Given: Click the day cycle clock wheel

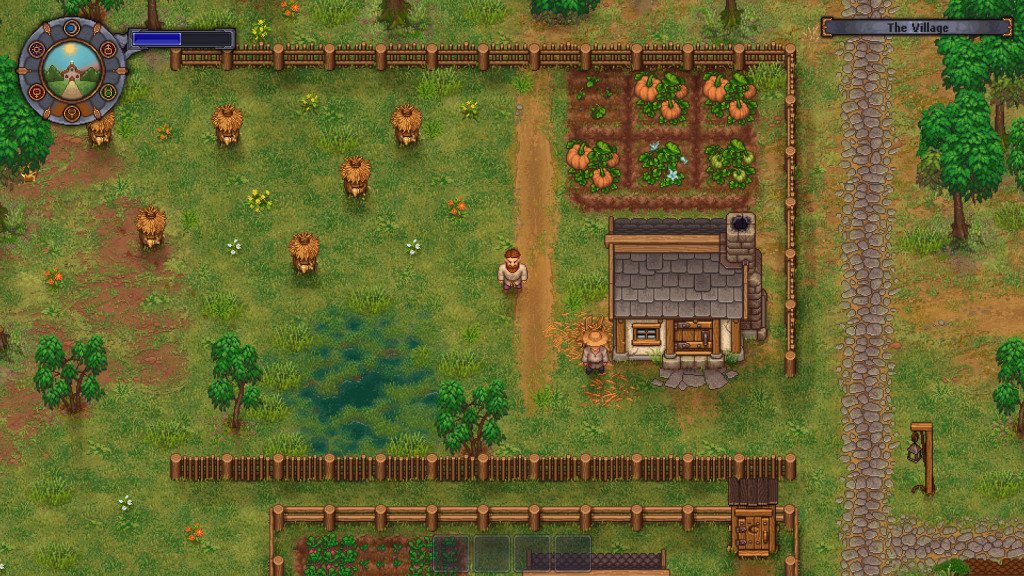Looking at the screenshot, I should (71, 70).
